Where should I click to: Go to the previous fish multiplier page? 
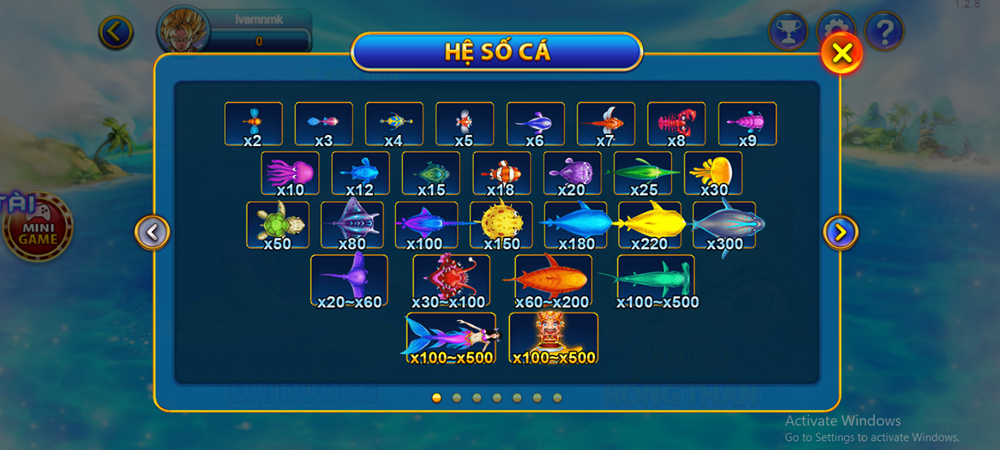tap(152, 233)
